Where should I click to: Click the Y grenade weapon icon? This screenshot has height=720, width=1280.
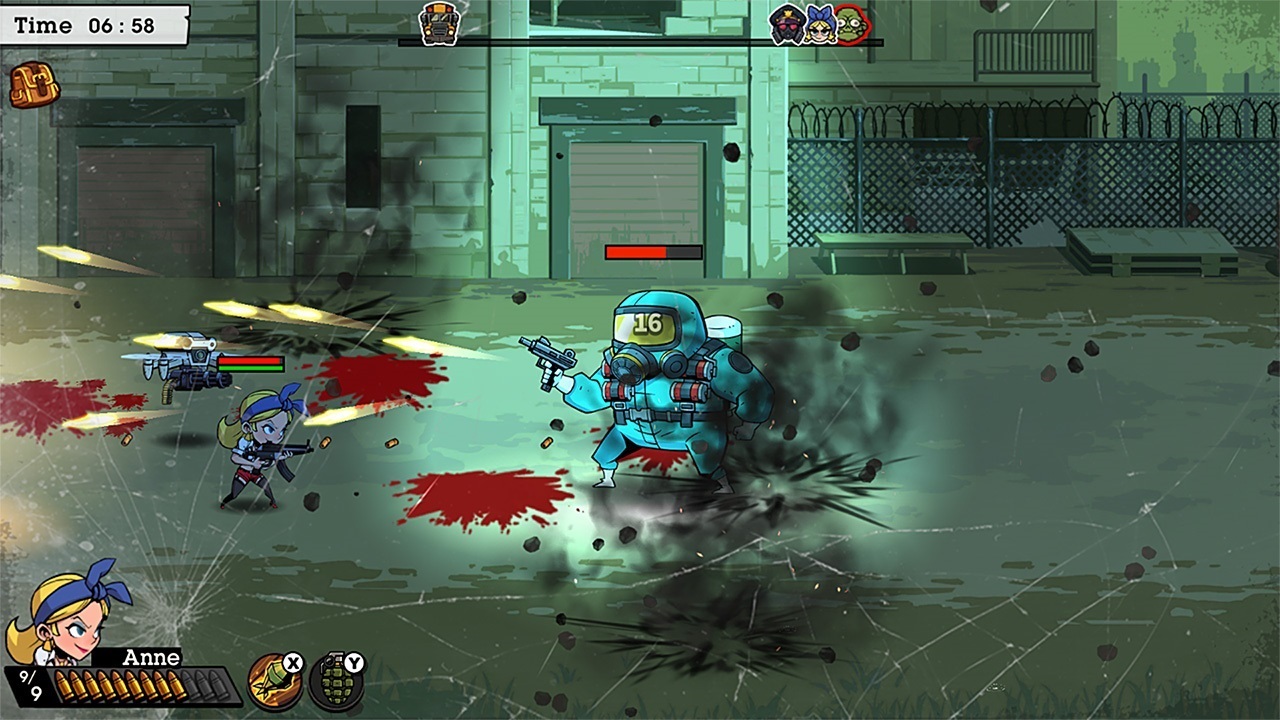click(339, 686)
